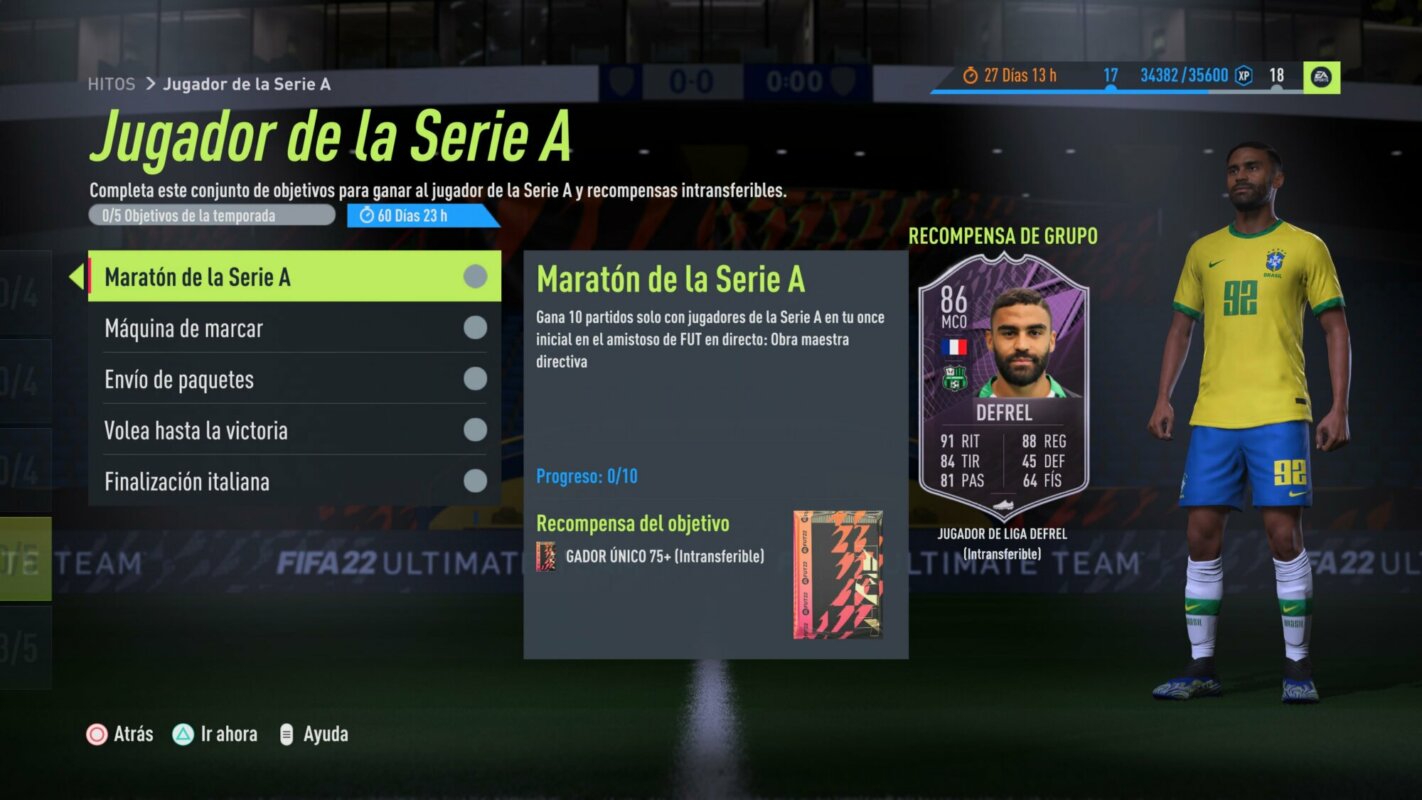Click the circle Atrás controller icon
Image resolution: width=1422 pixels, height=800 pixels.
tap(97, 733)
